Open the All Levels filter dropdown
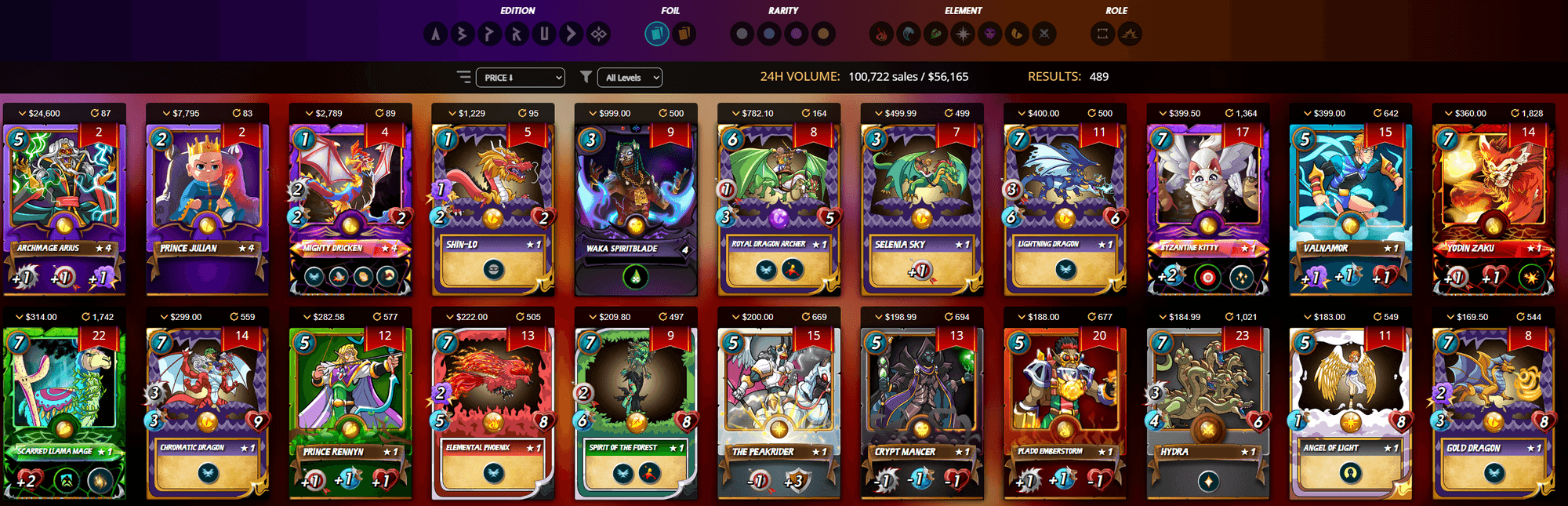 point(630,78)
